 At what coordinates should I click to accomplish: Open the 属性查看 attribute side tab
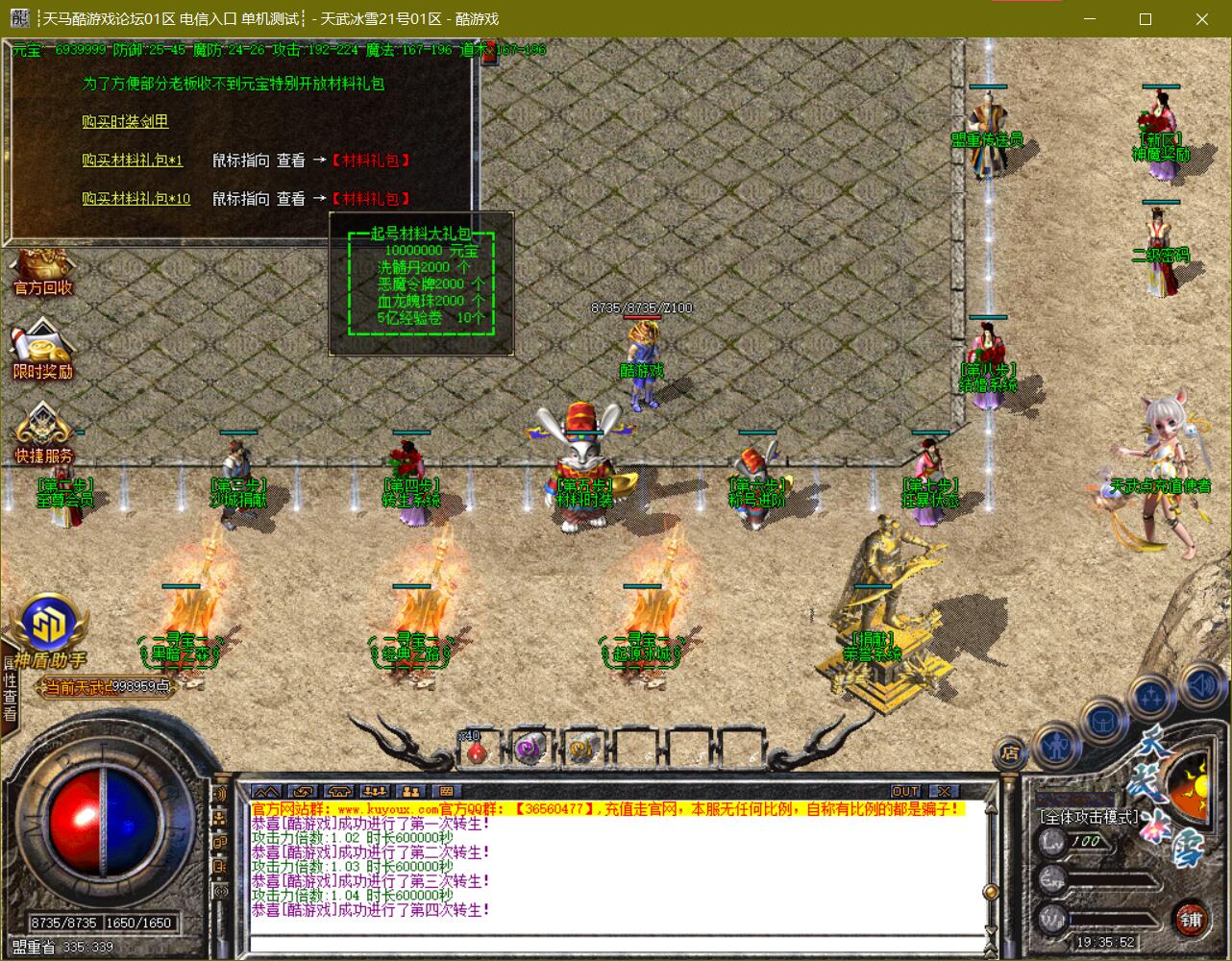pos(10,690)
